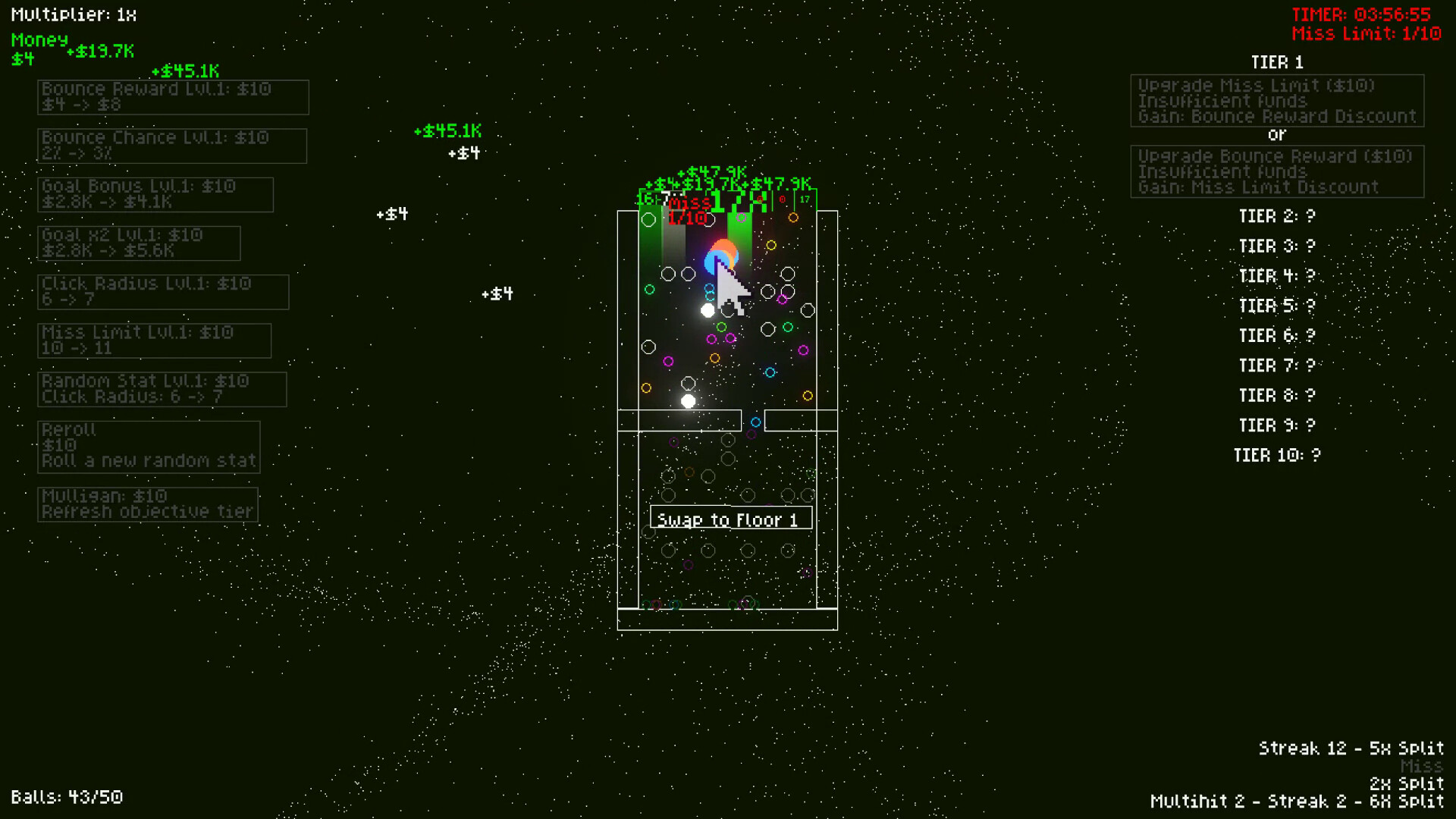Screen dimensions: 1456x819
Task: Upgrade Click Radius from 6 to 7
Action: tap(163, 292)
